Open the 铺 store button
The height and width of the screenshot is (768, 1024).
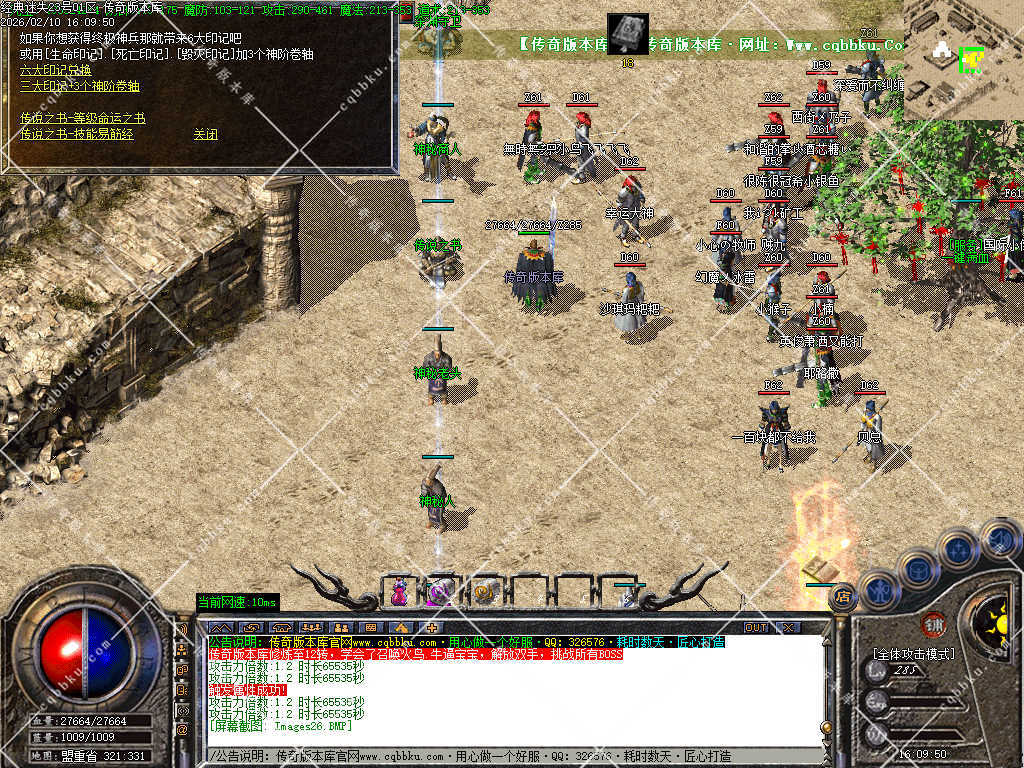pos(933,623)
